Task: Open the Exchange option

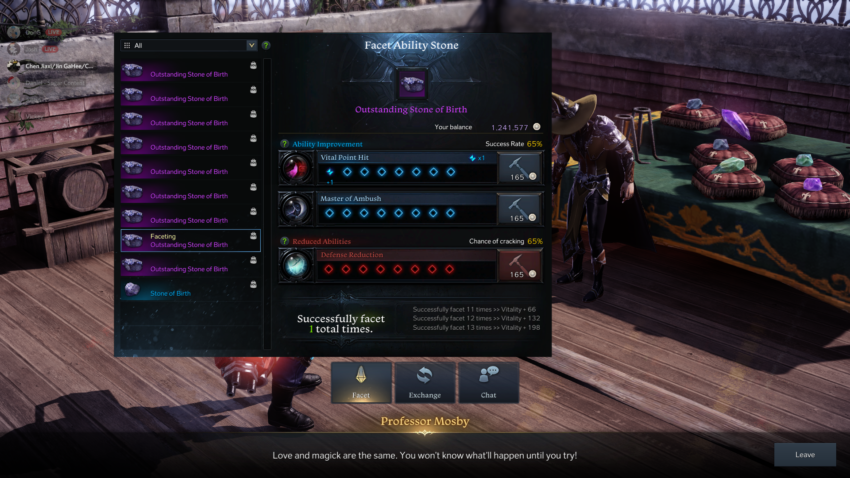Action: 425,382
